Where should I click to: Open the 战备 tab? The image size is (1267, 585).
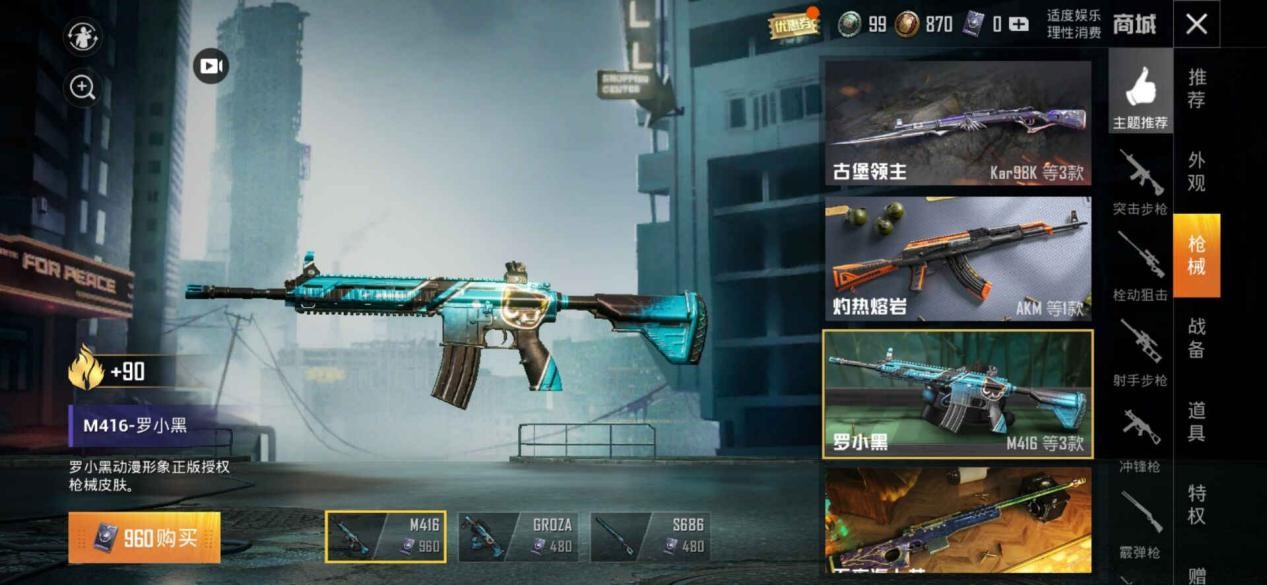coord(1196,338)
